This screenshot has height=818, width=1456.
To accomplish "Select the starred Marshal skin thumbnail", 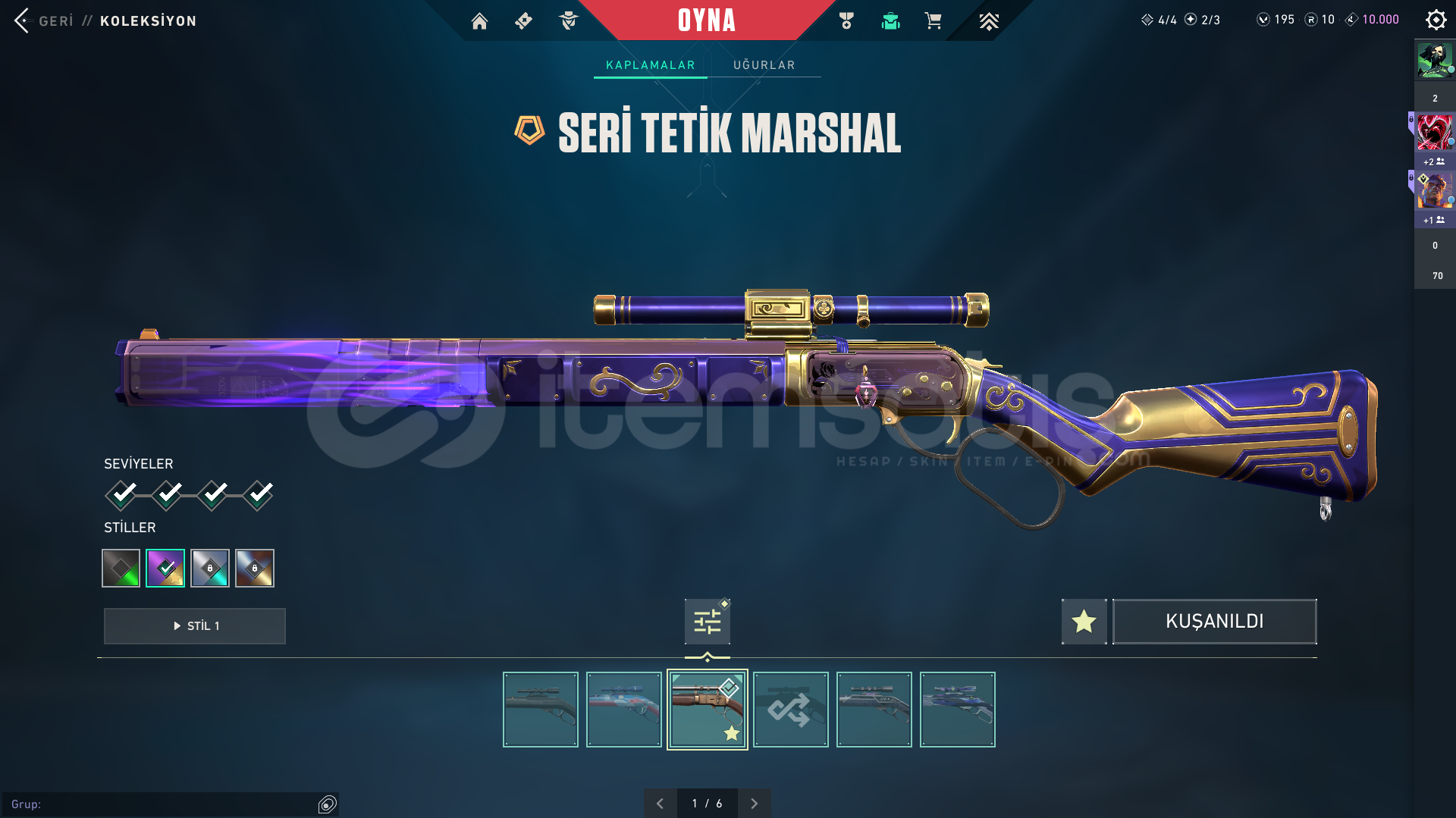I will pos(707,710).
